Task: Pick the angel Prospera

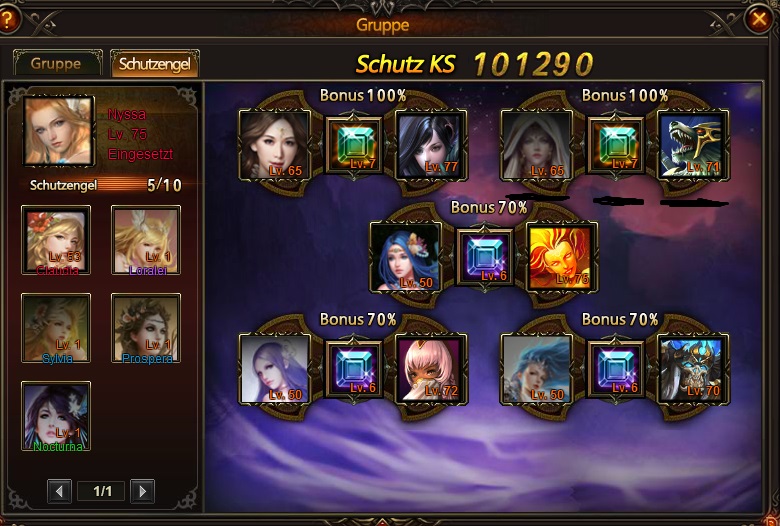Action: pos(146,328)
